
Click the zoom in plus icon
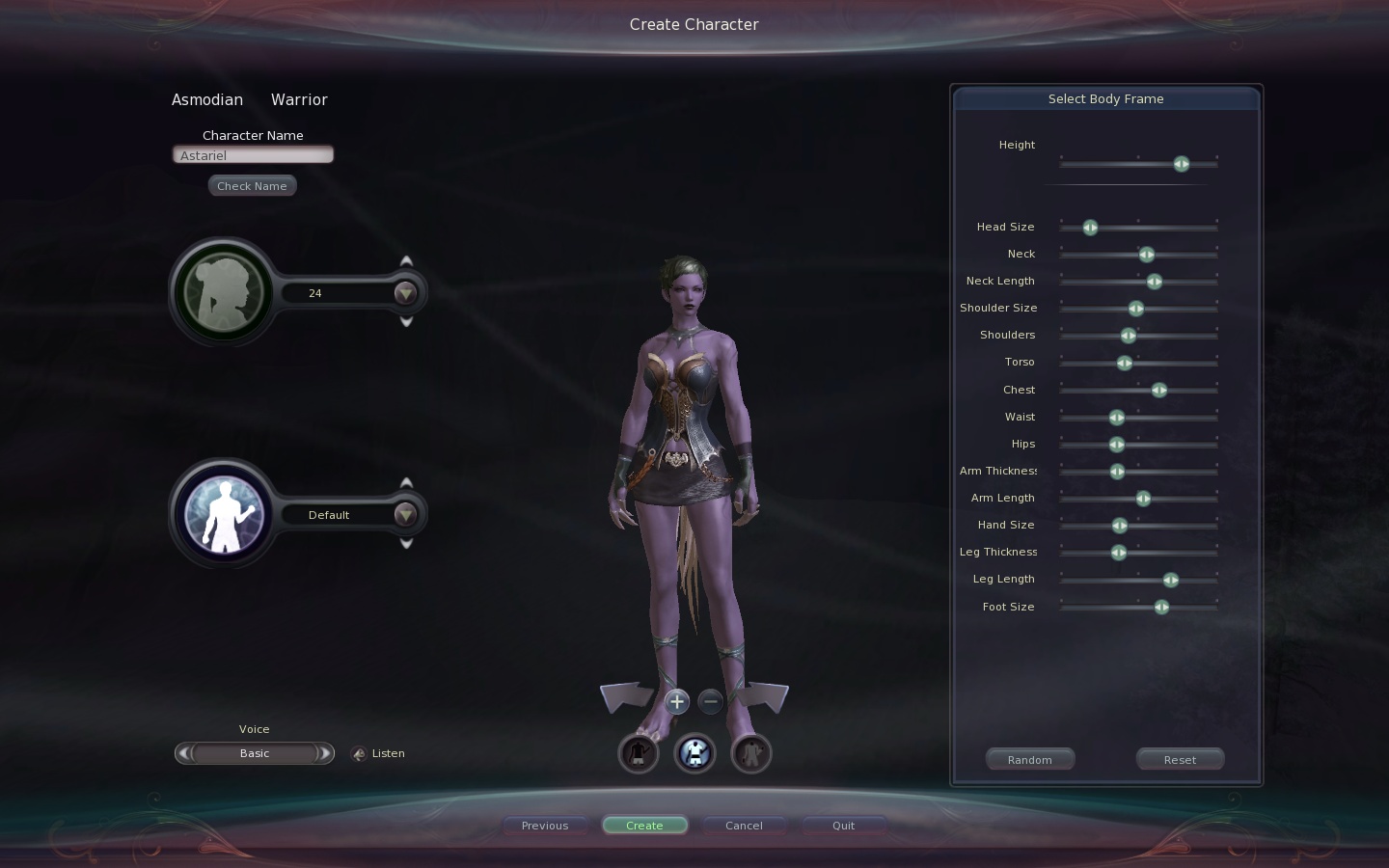[x=676, y=701]
